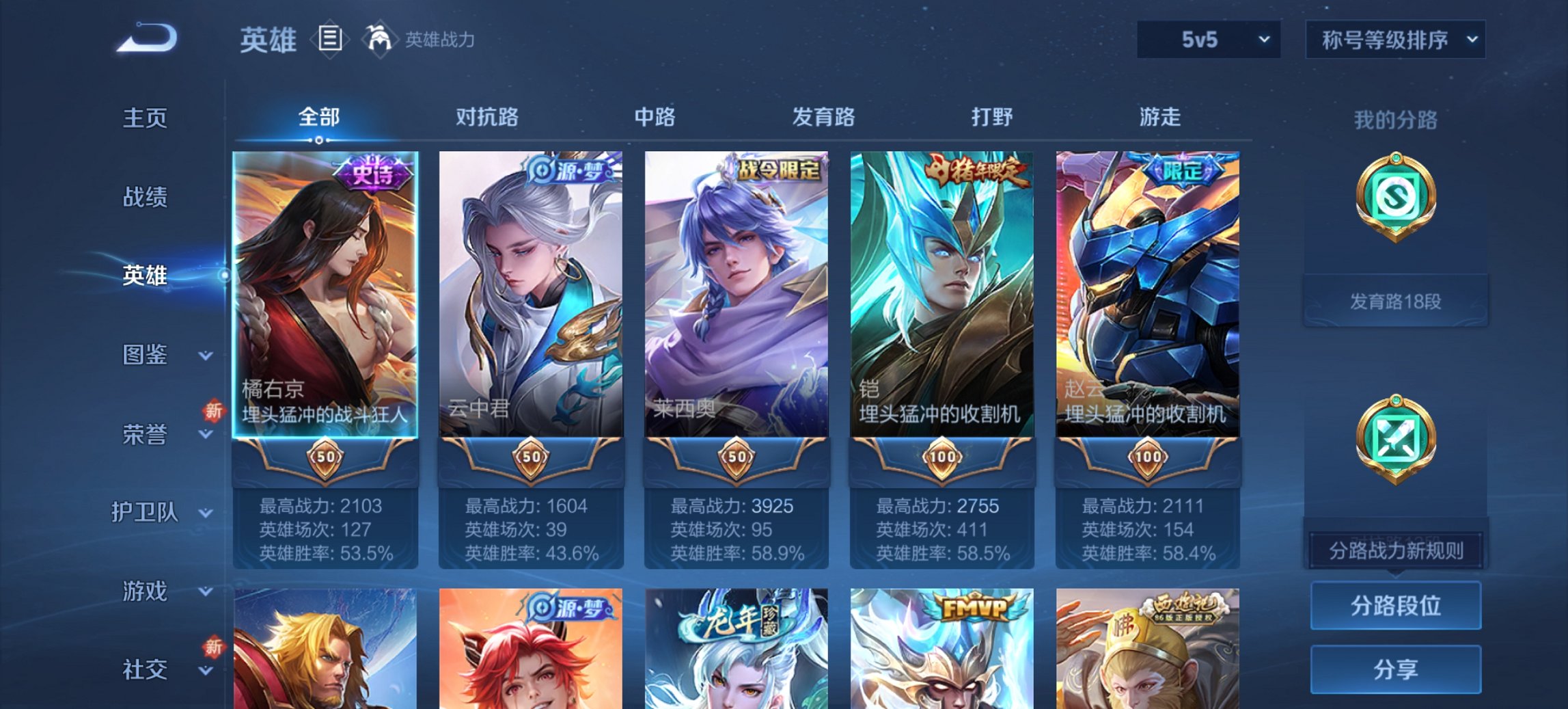The height and width of the screenshot is (709, 1568).
Task: Select the 全部 heroes tab
Action: (318, 118)
